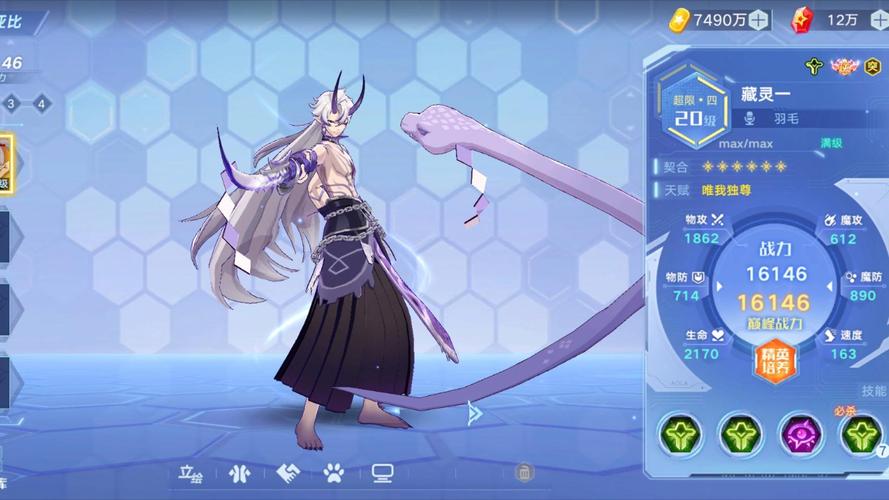Open the 精英培养 elite training button
Viewport: 889px width, 500px height.
776,361
